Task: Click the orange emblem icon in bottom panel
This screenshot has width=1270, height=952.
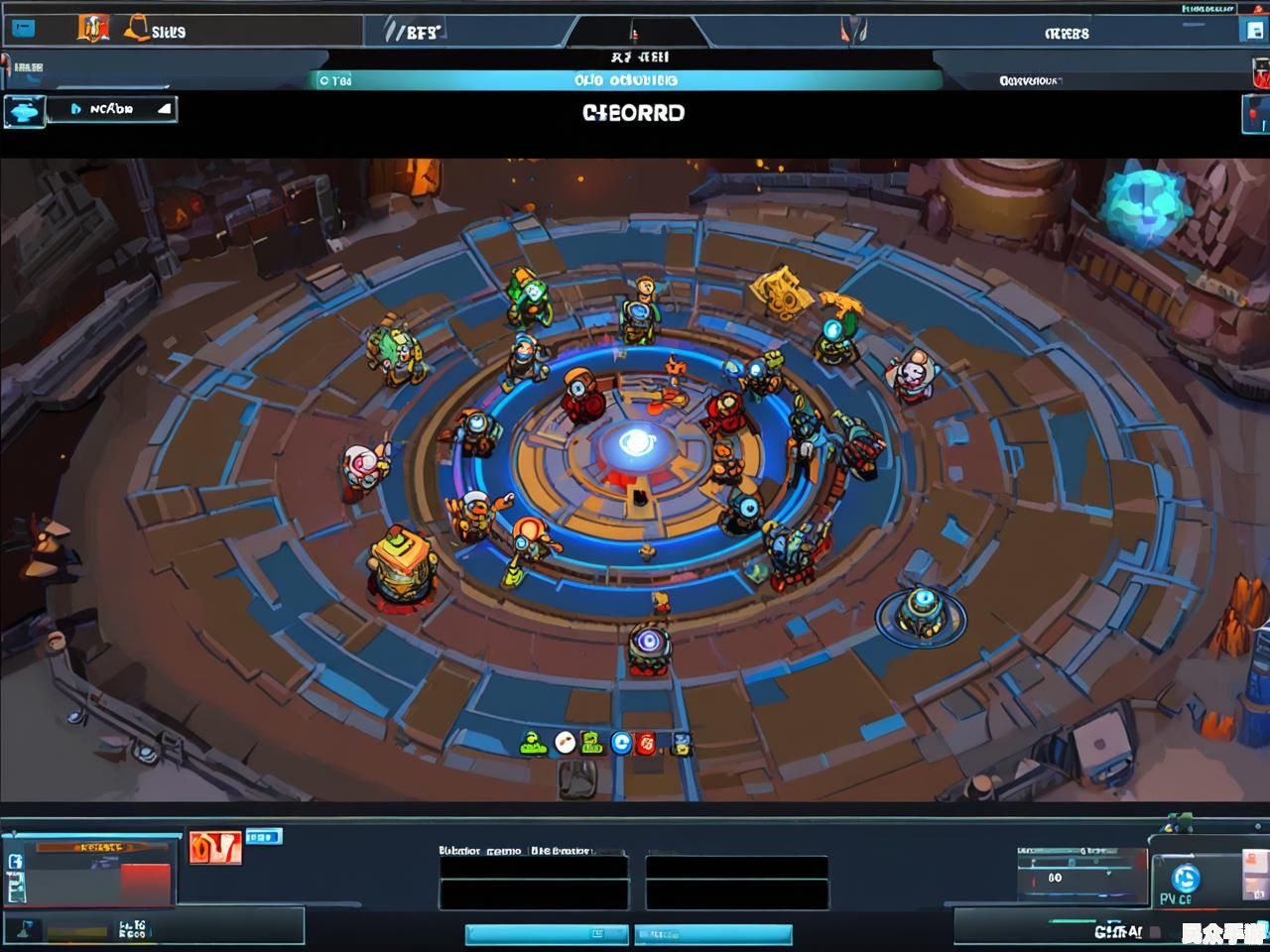Action: pos(214,848)
